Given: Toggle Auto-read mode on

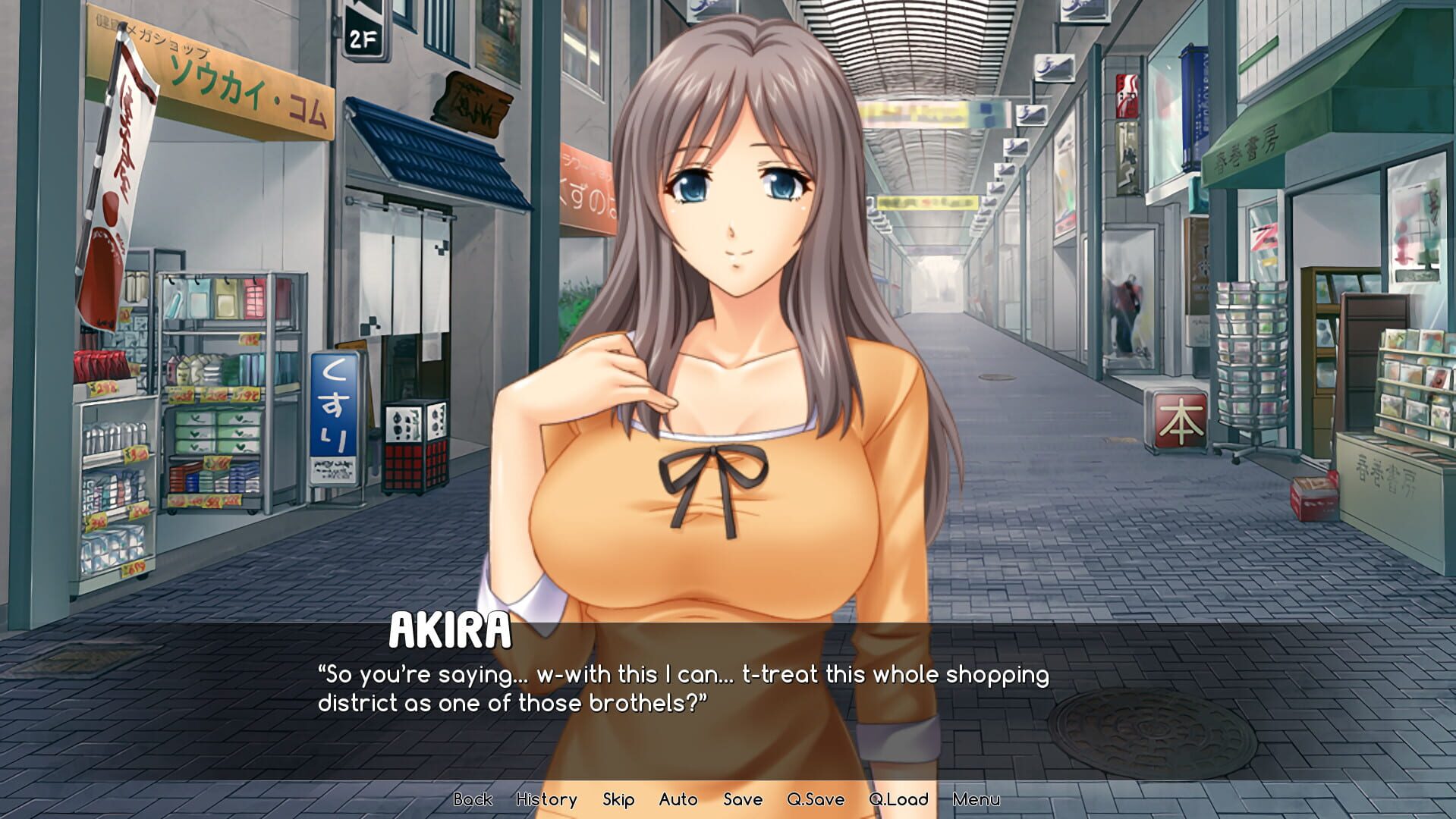Looking at the screenshot, I should pyautogui.click(x=678, y=799).
